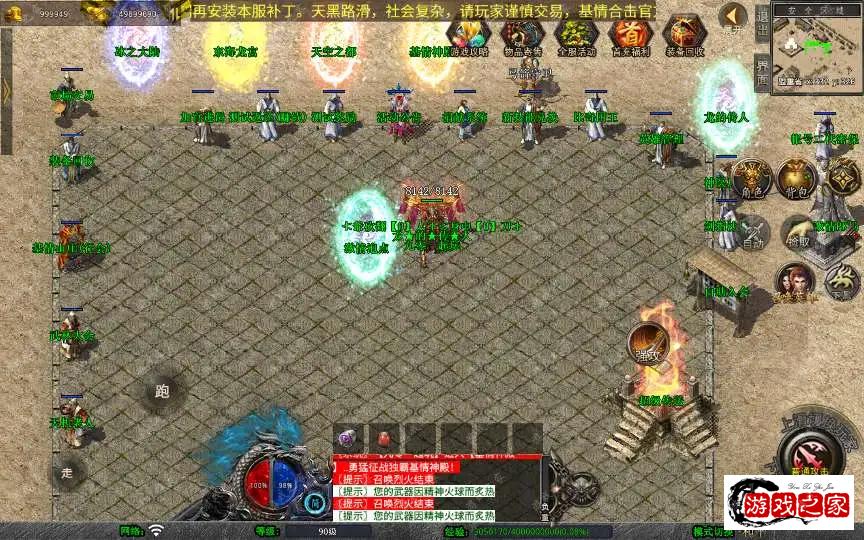The height and width of the screenshot is (540, 864).
Task: Open the 首充福利 first-recharge bonus
Action: 628,34
